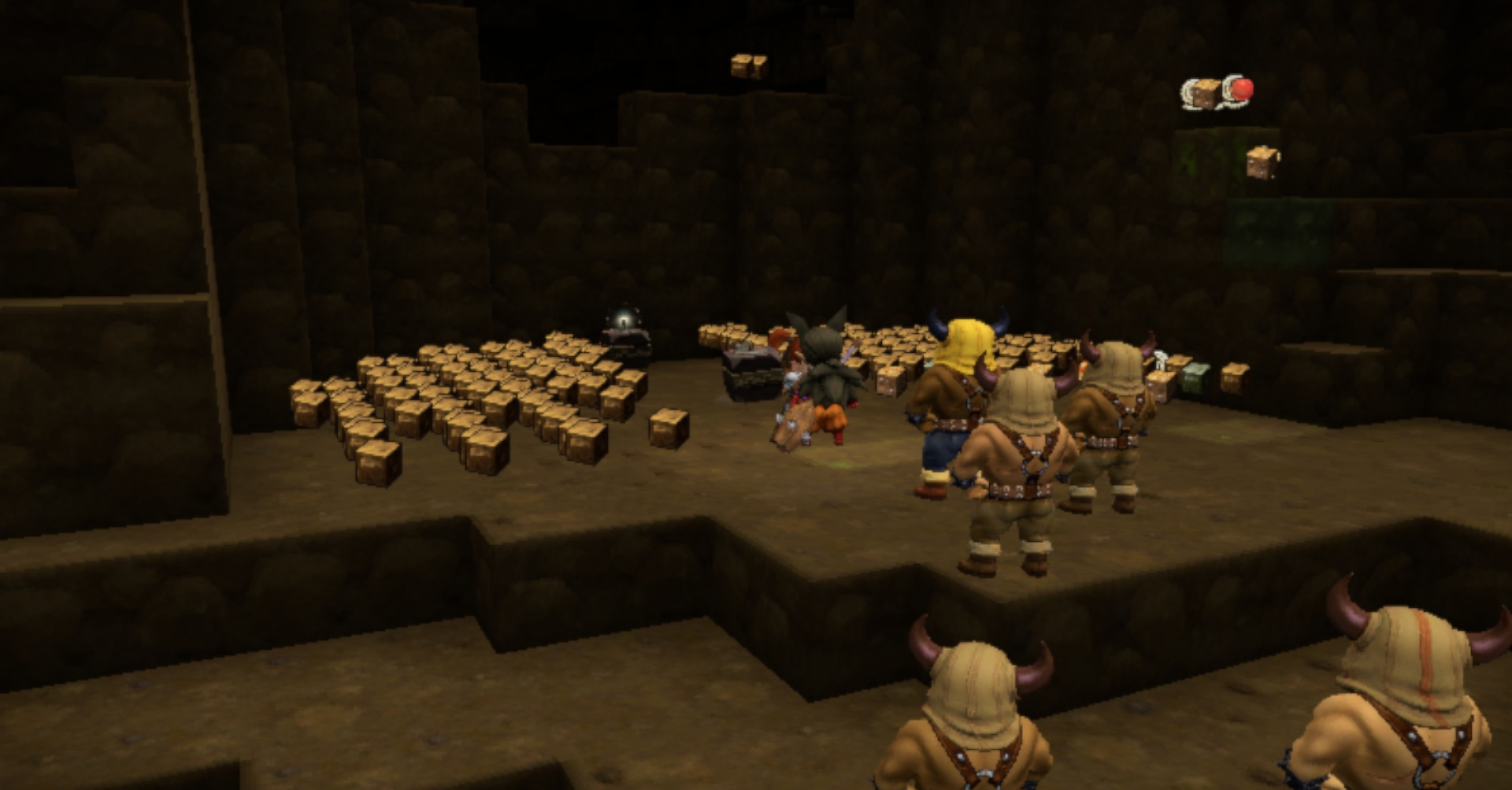This screenshot has width=1512, height=790.
Task: Click the falling dirt block below the apple icon
Action: pos(1264,163)
